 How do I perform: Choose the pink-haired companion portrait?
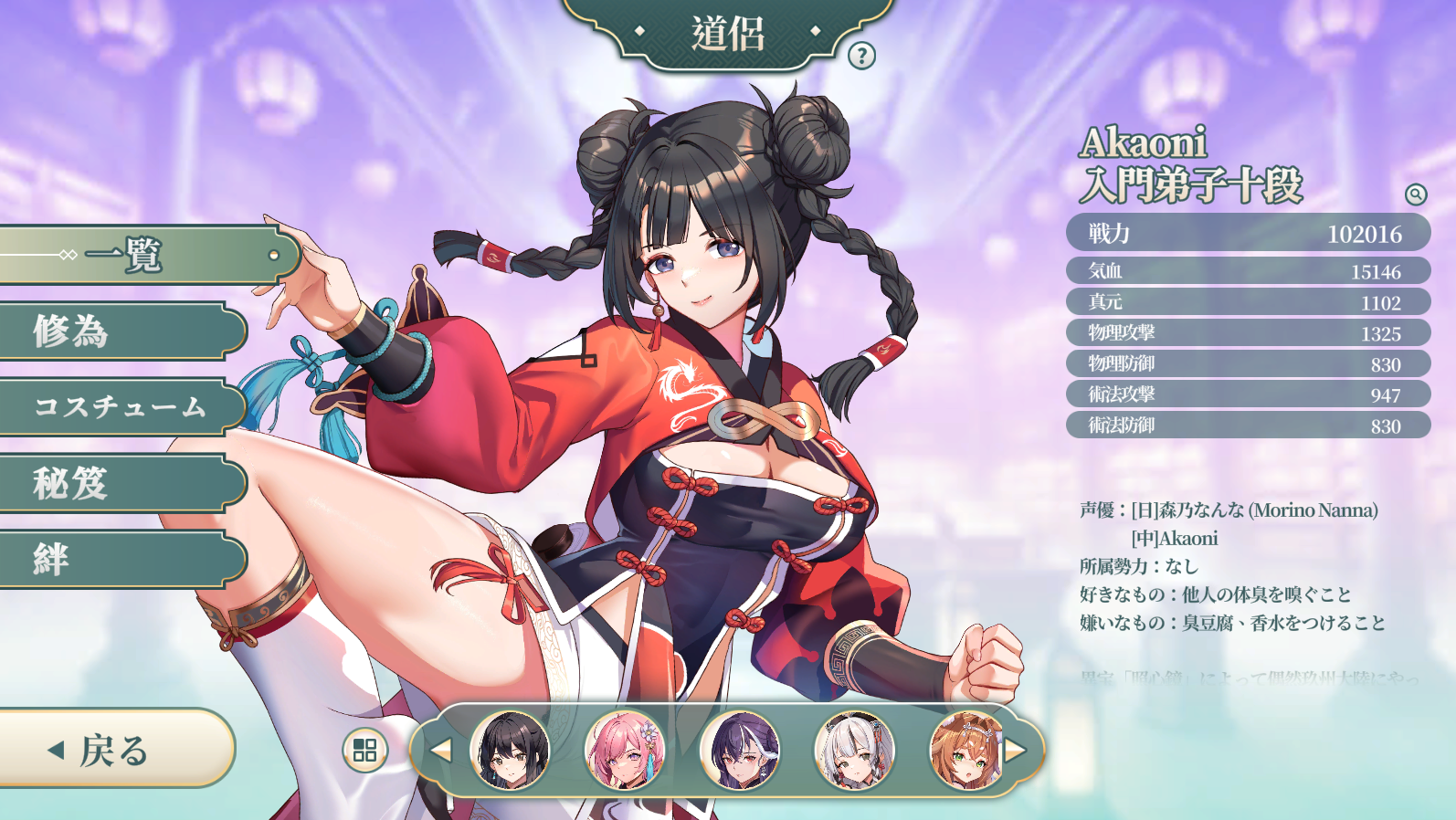click(625, 751)
